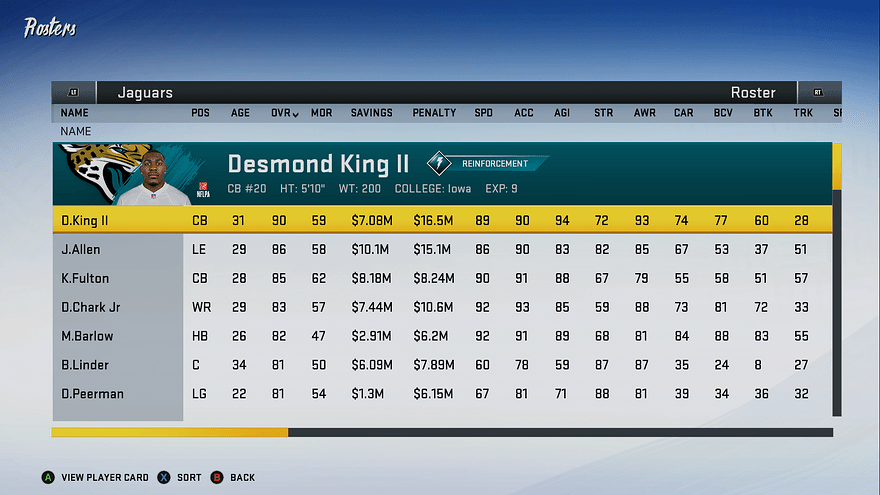Viewport: 880px width, 495px height.
Task: Select M.Barlow's roster row
Action: [x=440, y=336]
